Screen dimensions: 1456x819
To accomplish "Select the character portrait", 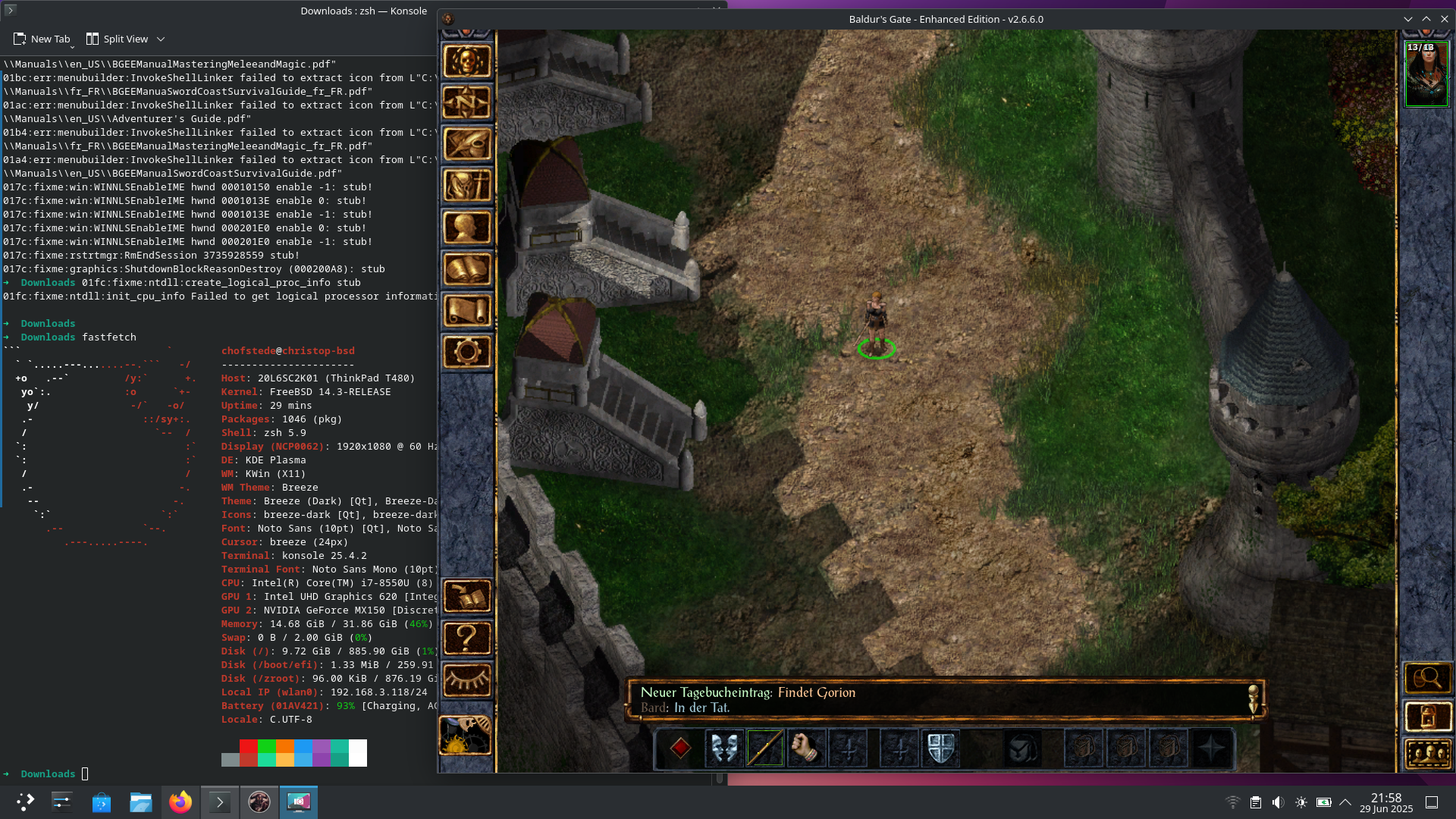I will 1426,74.
